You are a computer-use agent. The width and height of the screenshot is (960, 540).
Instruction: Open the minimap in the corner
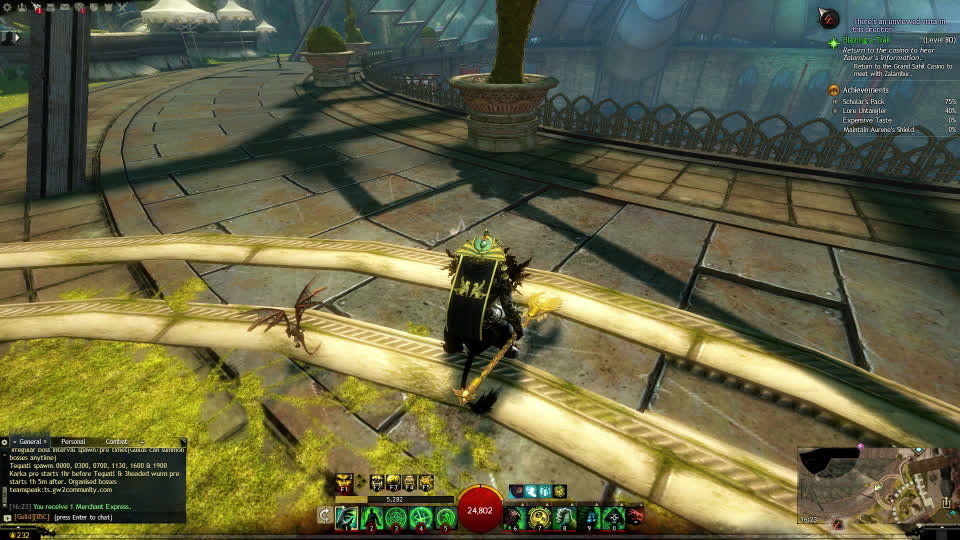pyautogui.click(x=876, y=487)
